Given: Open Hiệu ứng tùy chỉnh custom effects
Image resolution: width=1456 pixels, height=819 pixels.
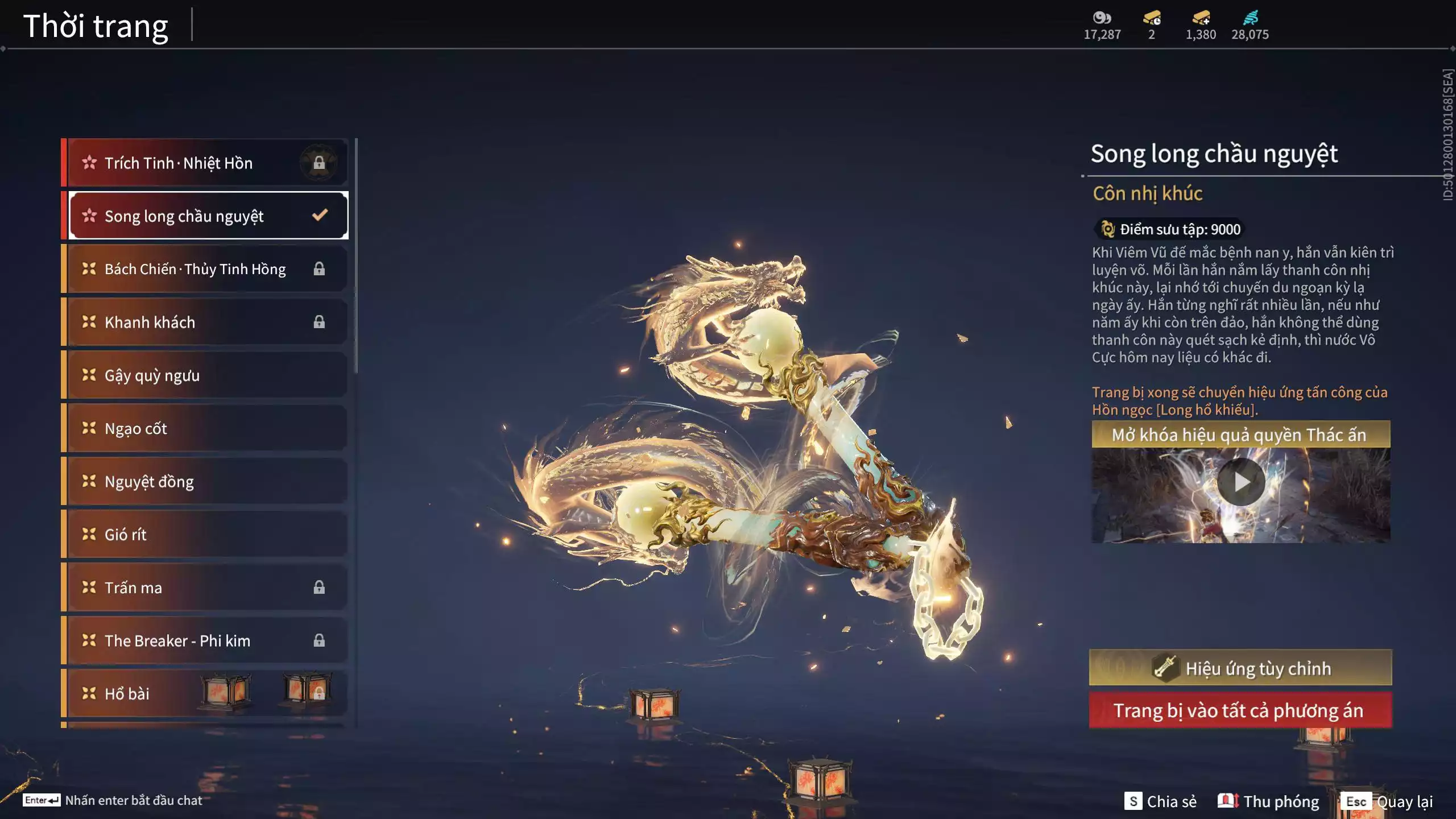Looking at the screenshot, I should tap(1240, 668).
